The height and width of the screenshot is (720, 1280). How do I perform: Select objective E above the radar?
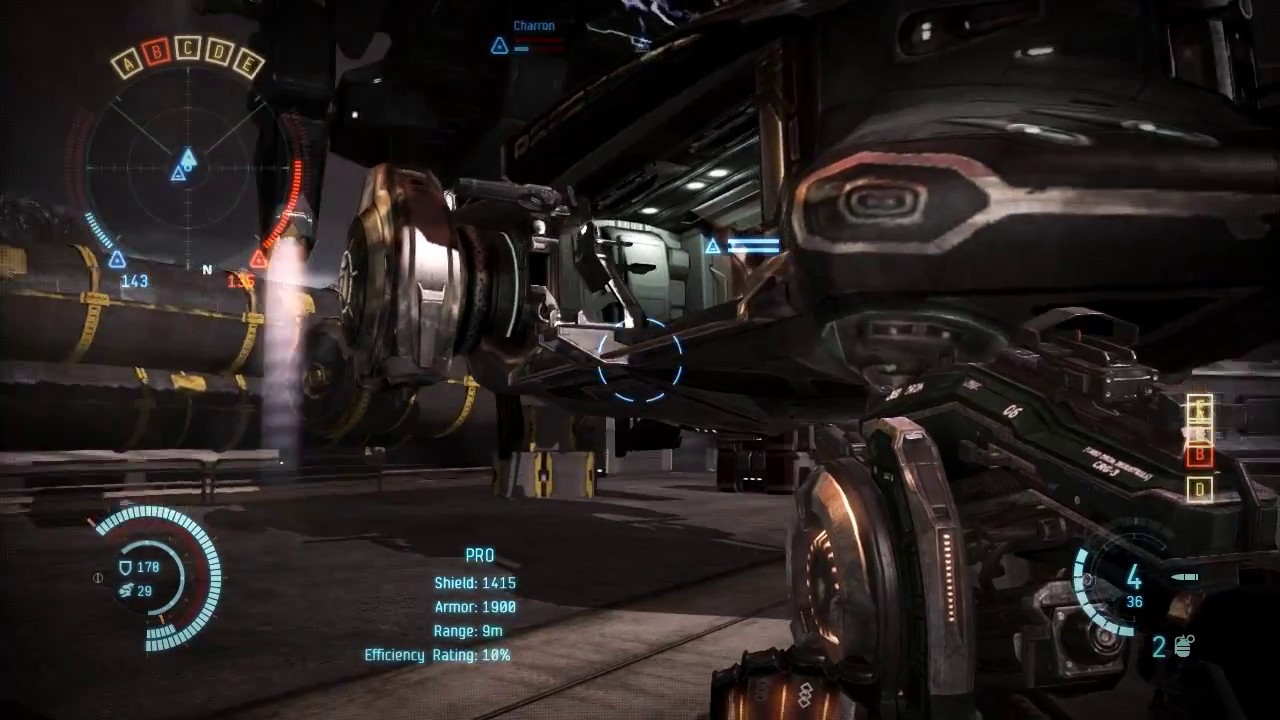[x=247, y=66]
